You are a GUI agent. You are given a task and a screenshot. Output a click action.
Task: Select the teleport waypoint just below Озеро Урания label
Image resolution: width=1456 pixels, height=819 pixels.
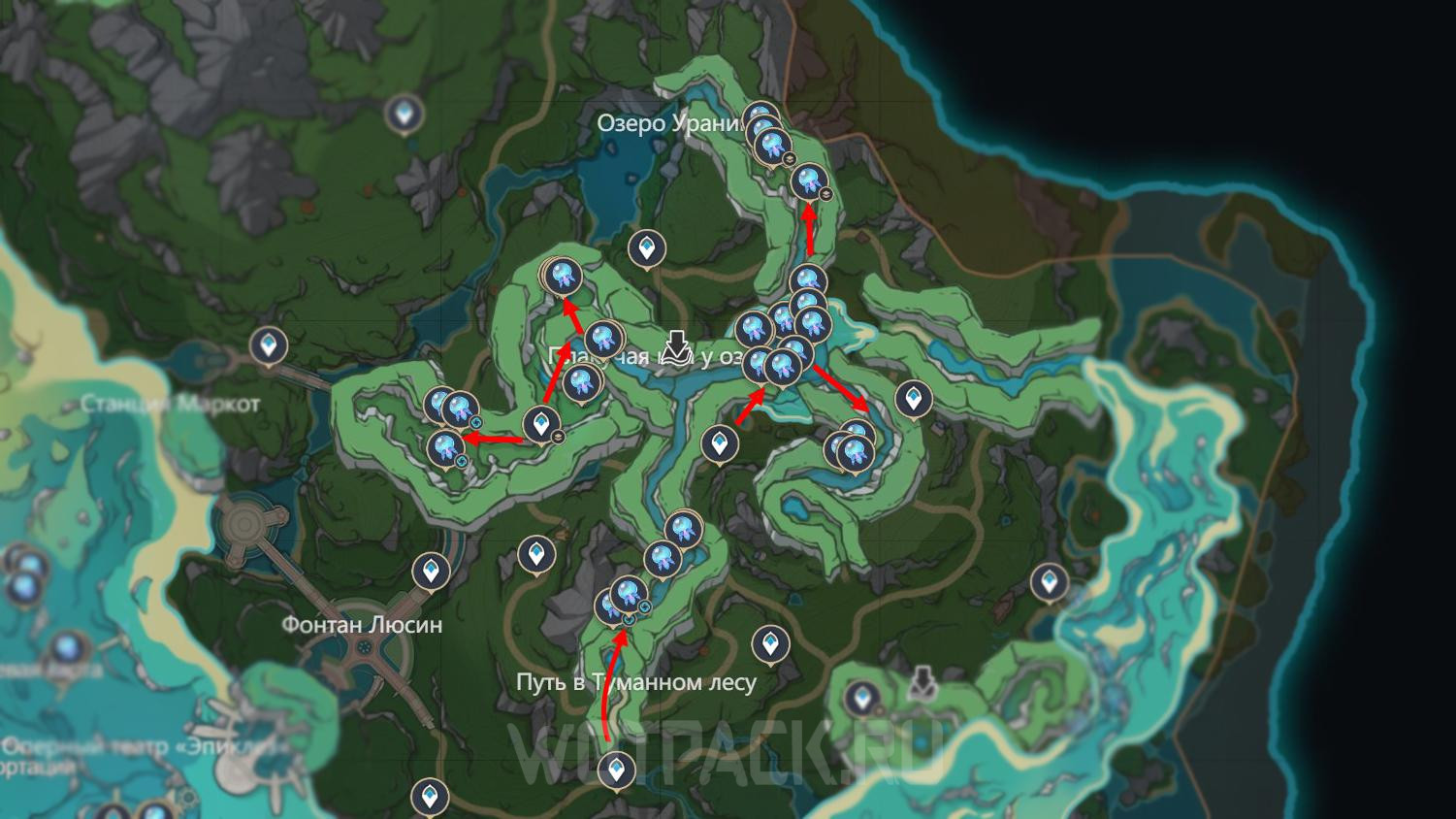click(647, 248)
